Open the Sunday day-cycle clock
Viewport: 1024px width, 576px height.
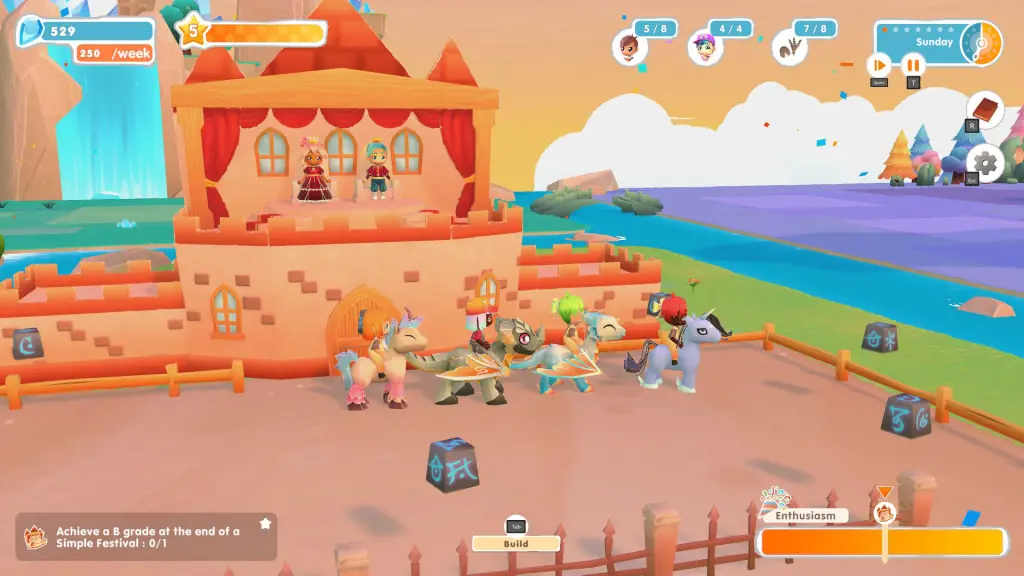click(x=980, y=43)
